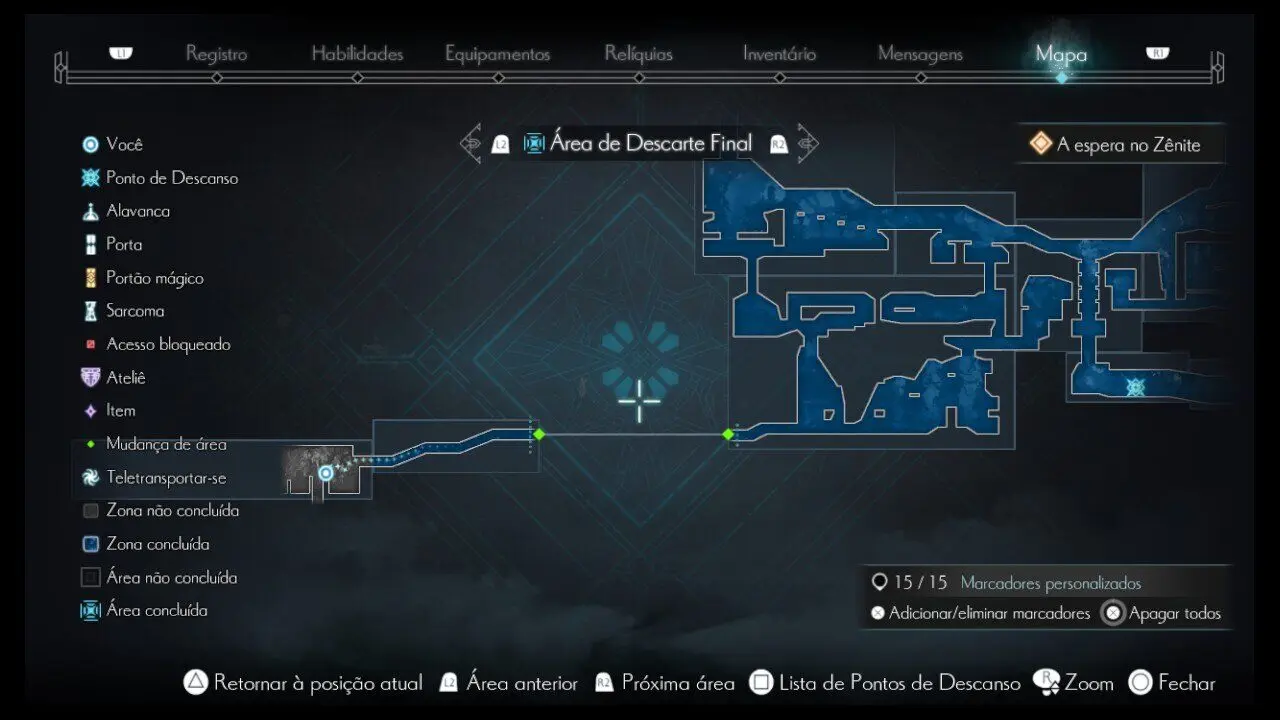Screen dimensions: 1280x720
Task: Show the Mensagens tab
Action: tap(920, 54)
